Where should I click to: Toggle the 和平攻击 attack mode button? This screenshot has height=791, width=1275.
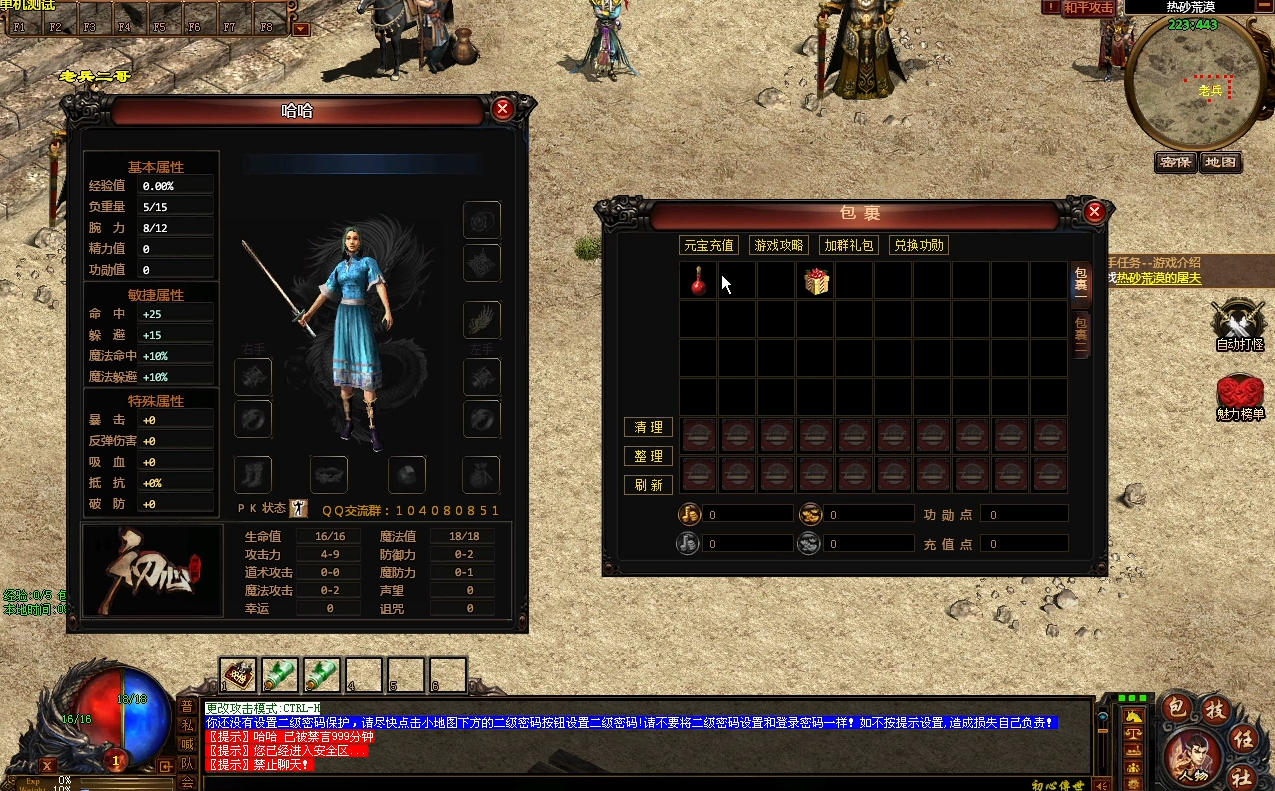tap(1088, 8)
